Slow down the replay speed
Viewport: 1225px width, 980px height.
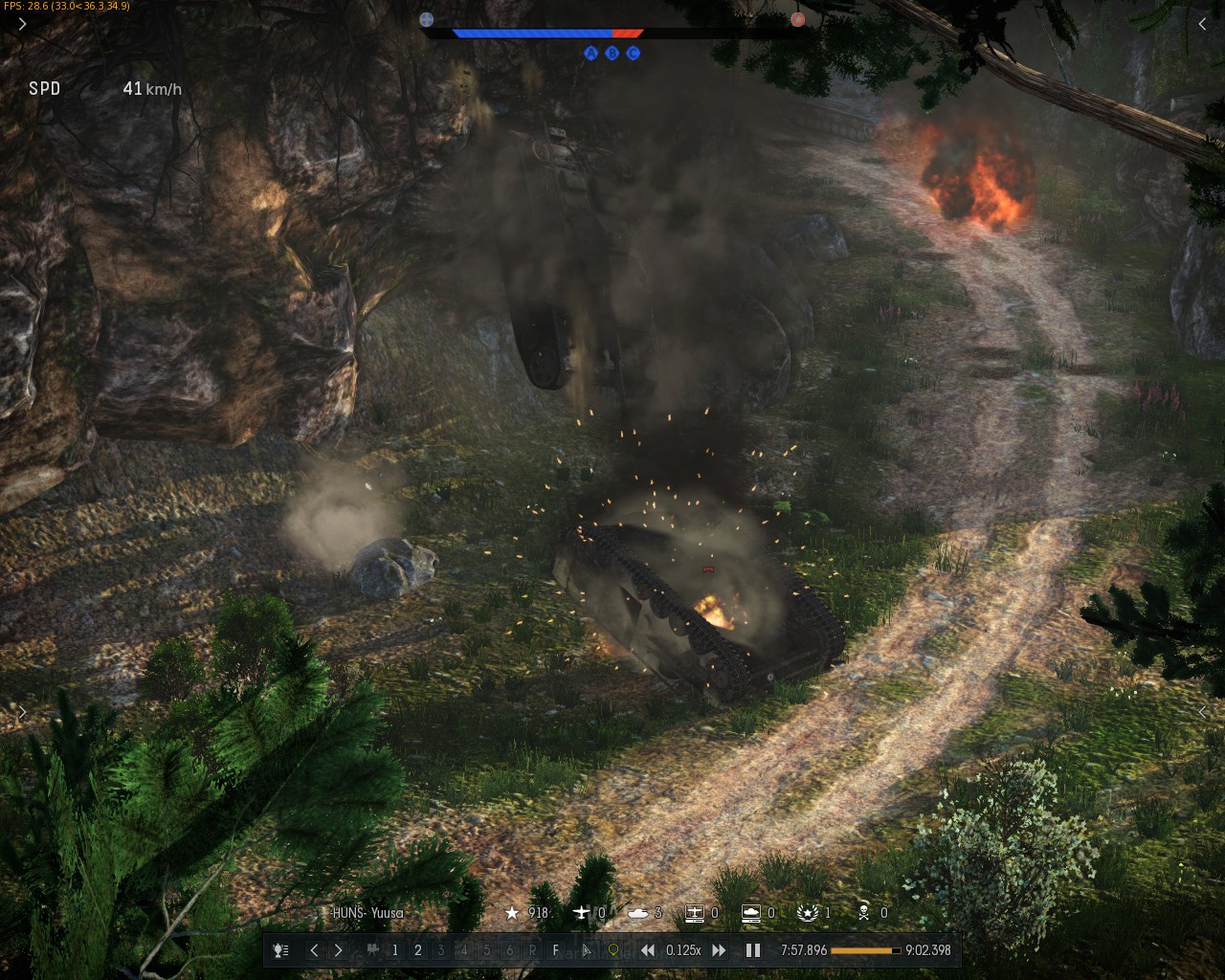[648, 950]
